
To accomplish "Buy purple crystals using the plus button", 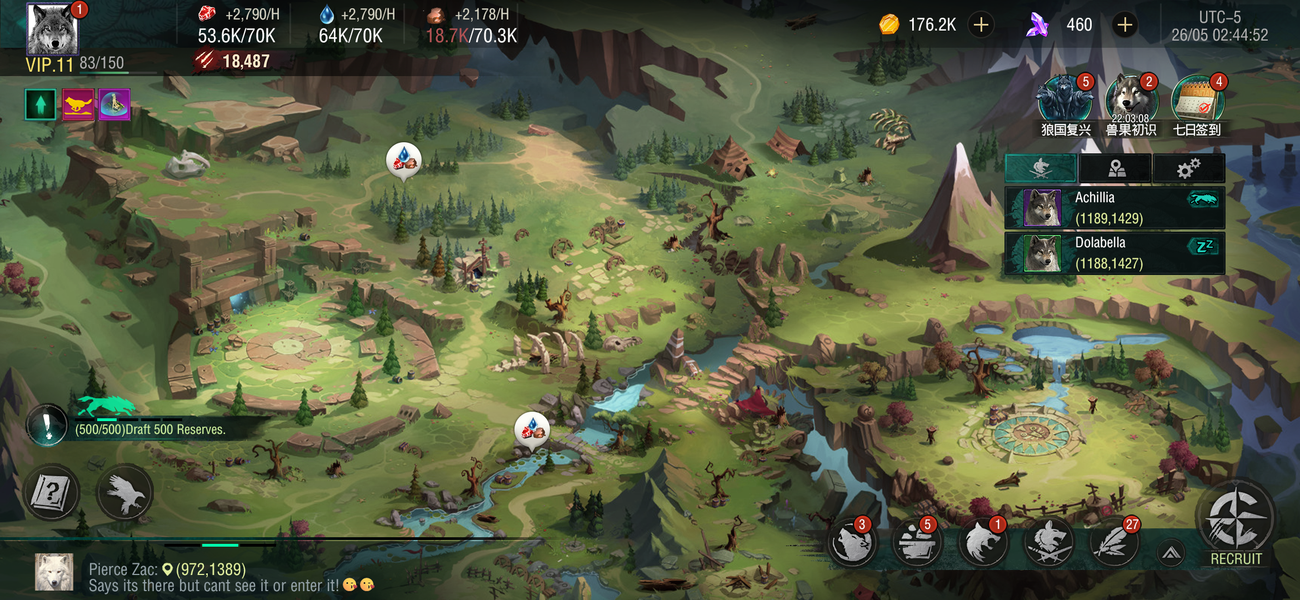I will click(x=1124, y=25).
